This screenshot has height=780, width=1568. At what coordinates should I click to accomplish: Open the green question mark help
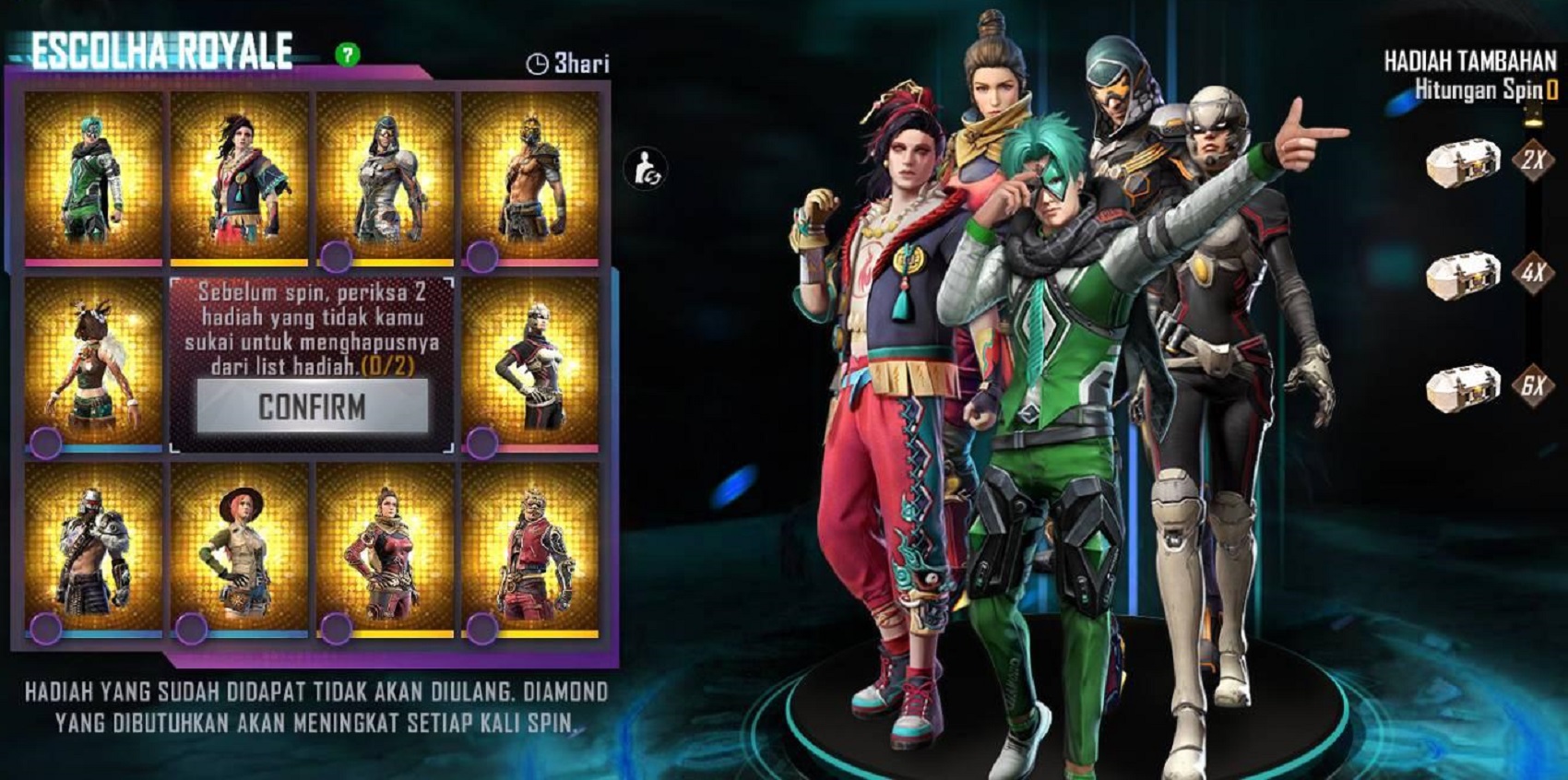pos(348,55)
